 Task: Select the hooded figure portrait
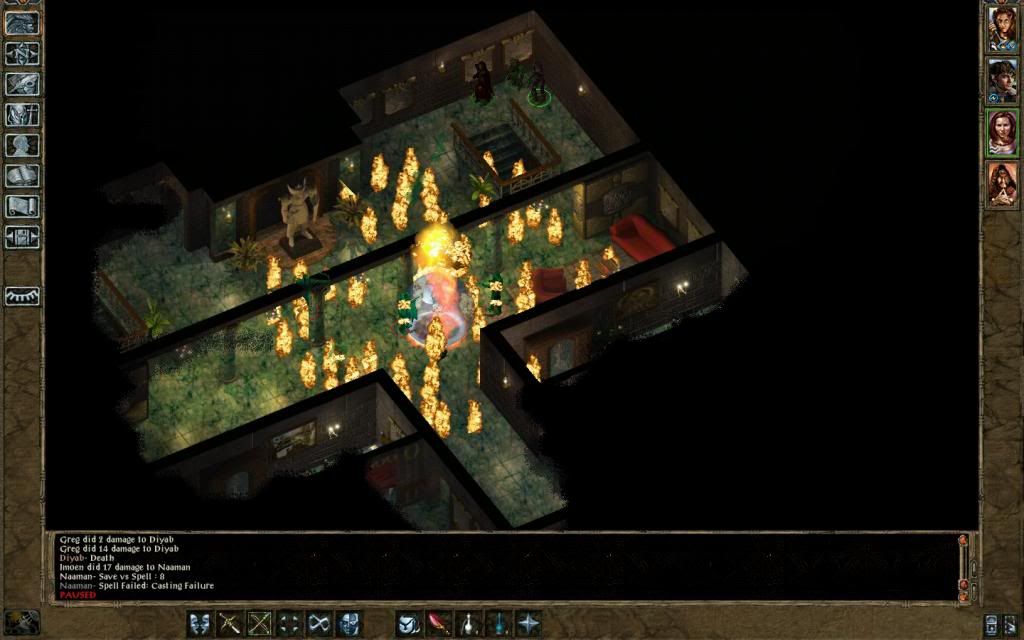(1002, 185)
